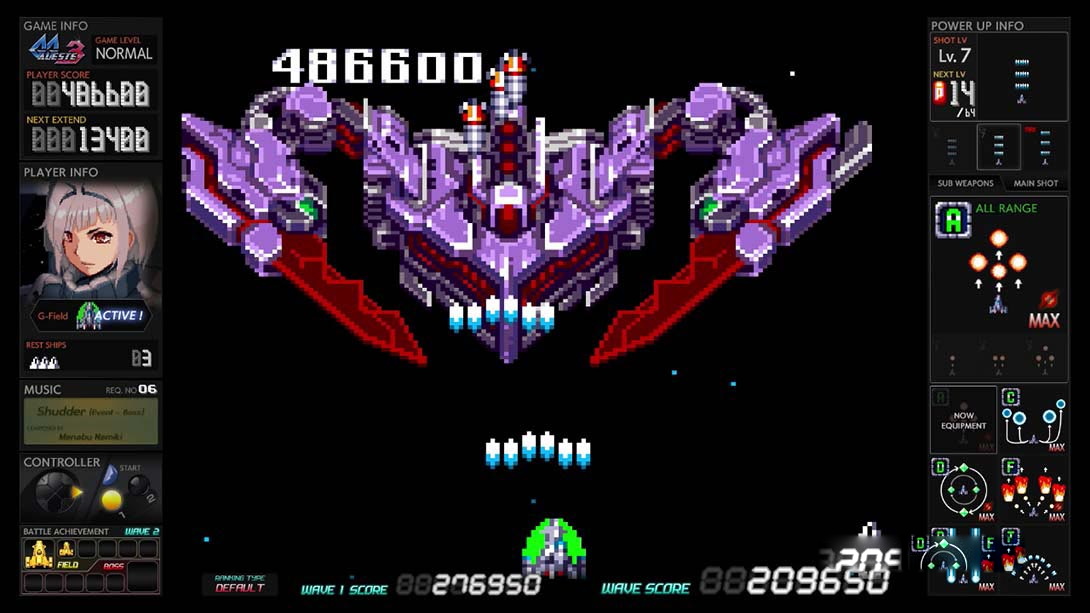1090x613 pixels.
Task: Switch to the Sub Weapons tab
Action: 965,183
